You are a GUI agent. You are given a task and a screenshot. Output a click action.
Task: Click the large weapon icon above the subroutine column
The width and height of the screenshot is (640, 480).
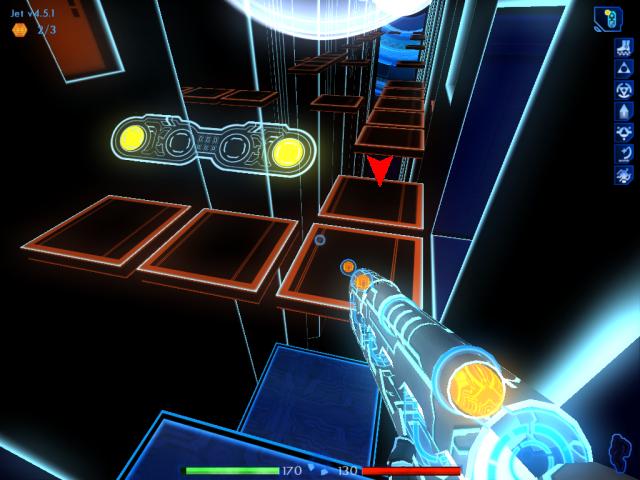click(x=608, y=18)
